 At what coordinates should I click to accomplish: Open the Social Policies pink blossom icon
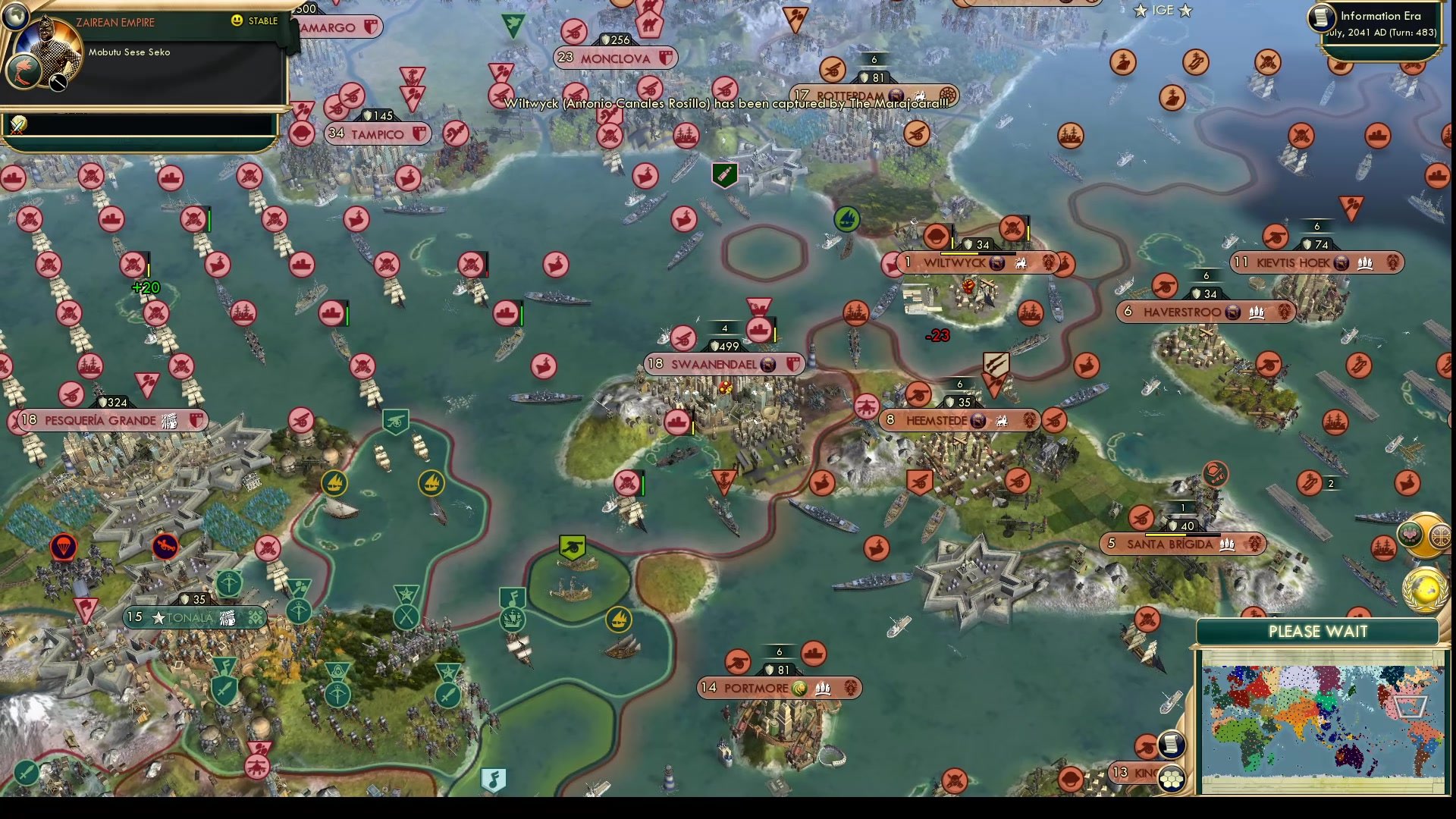coord(1412,535)
